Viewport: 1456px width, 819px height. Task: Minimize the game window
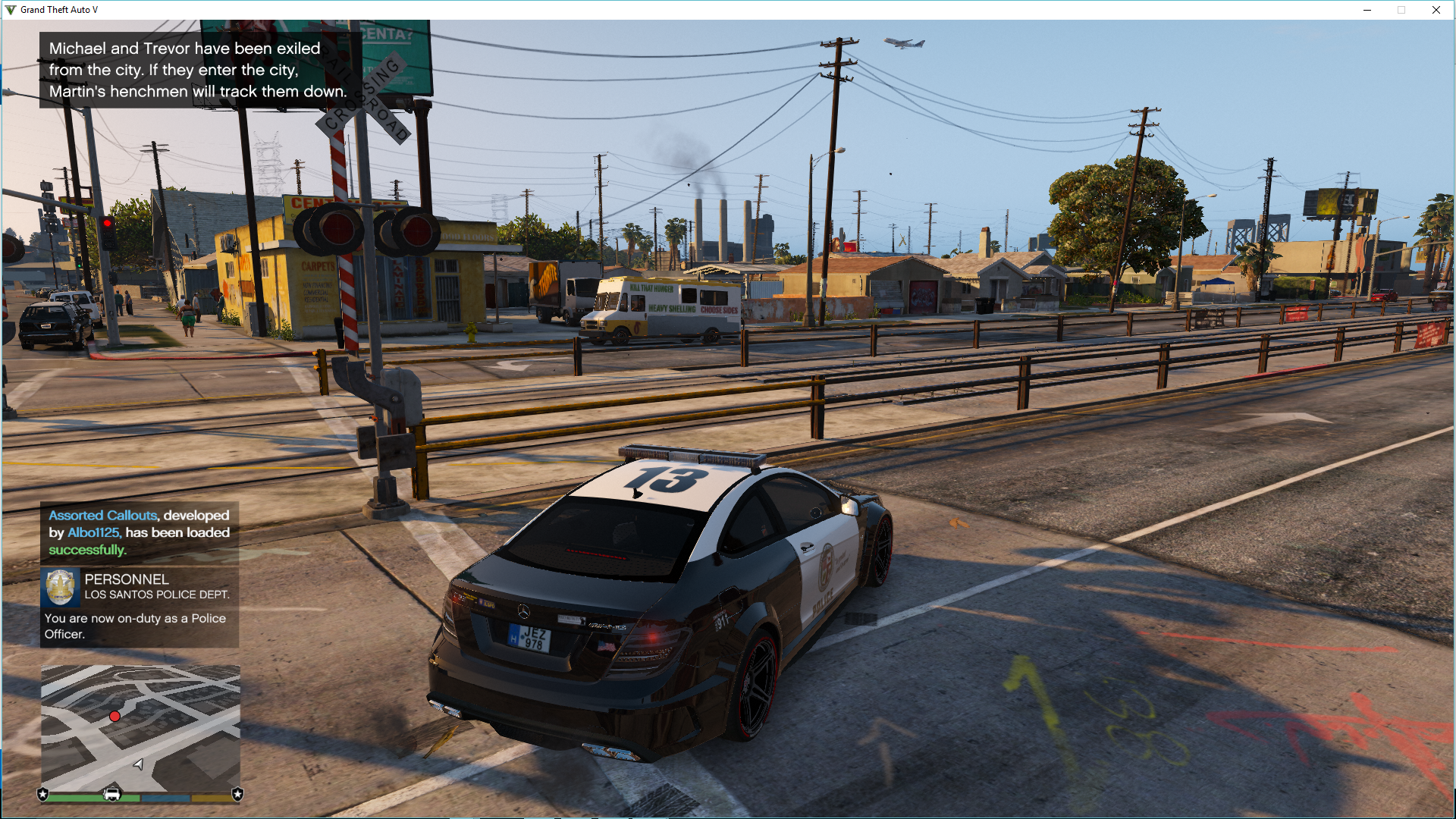pos(1367,10)
